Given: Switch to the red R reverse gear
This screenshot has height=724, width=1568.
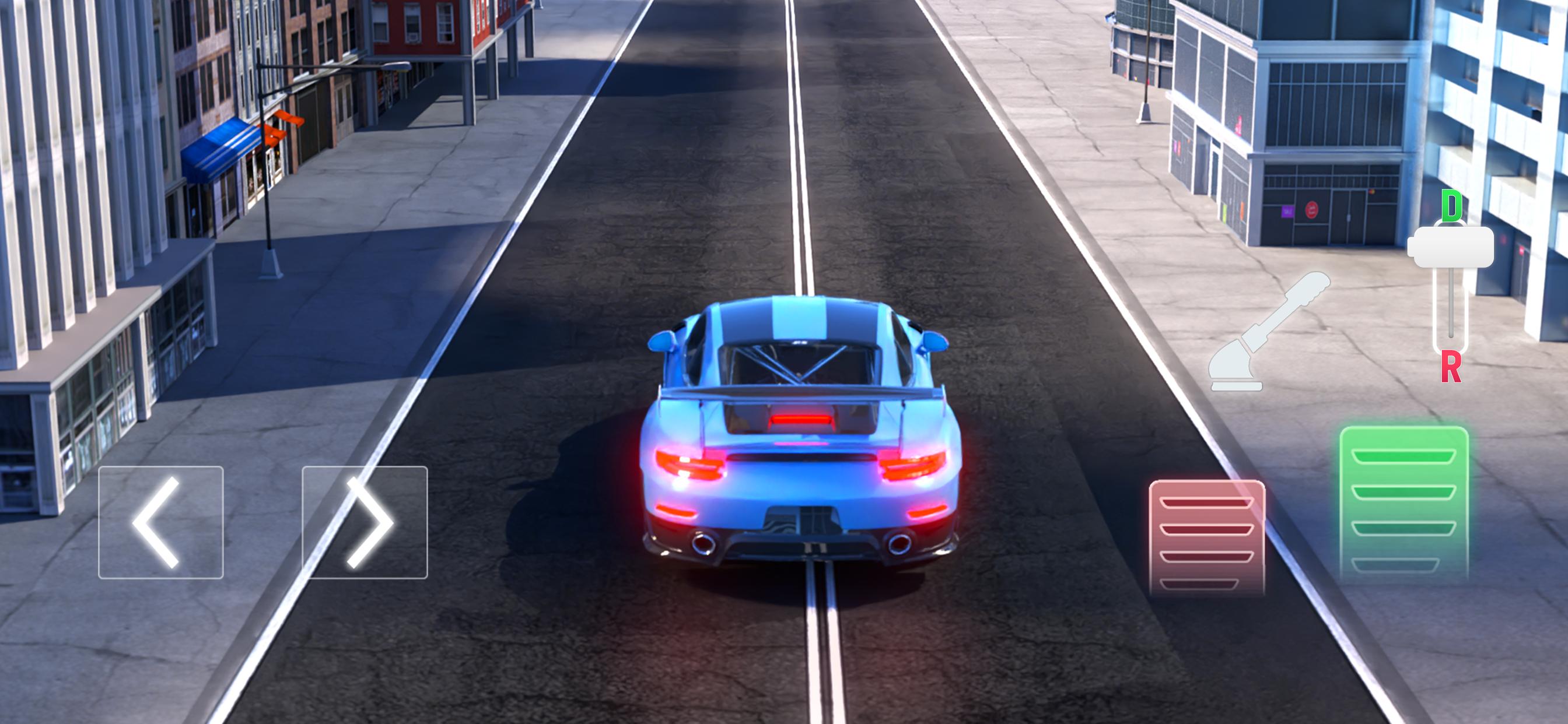Looking at the screenshot, I should point(1451,367).
